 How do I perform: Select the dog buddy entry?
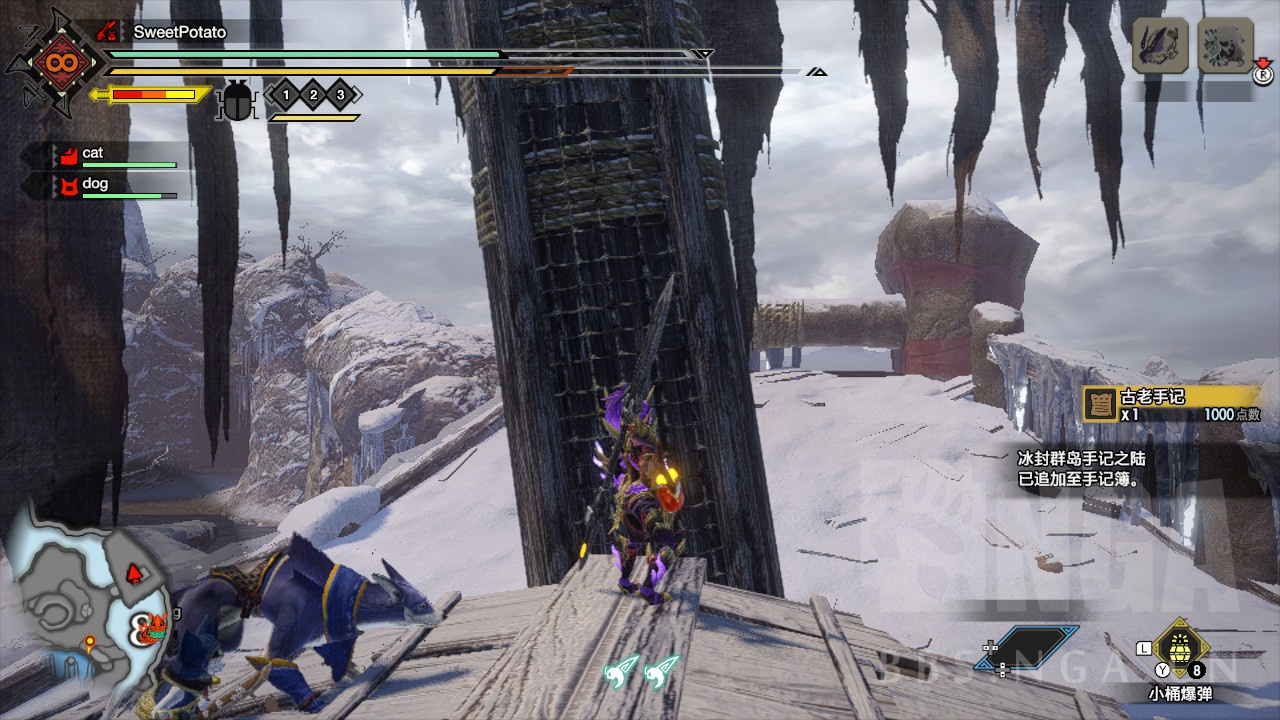click(x=110, y=185)
